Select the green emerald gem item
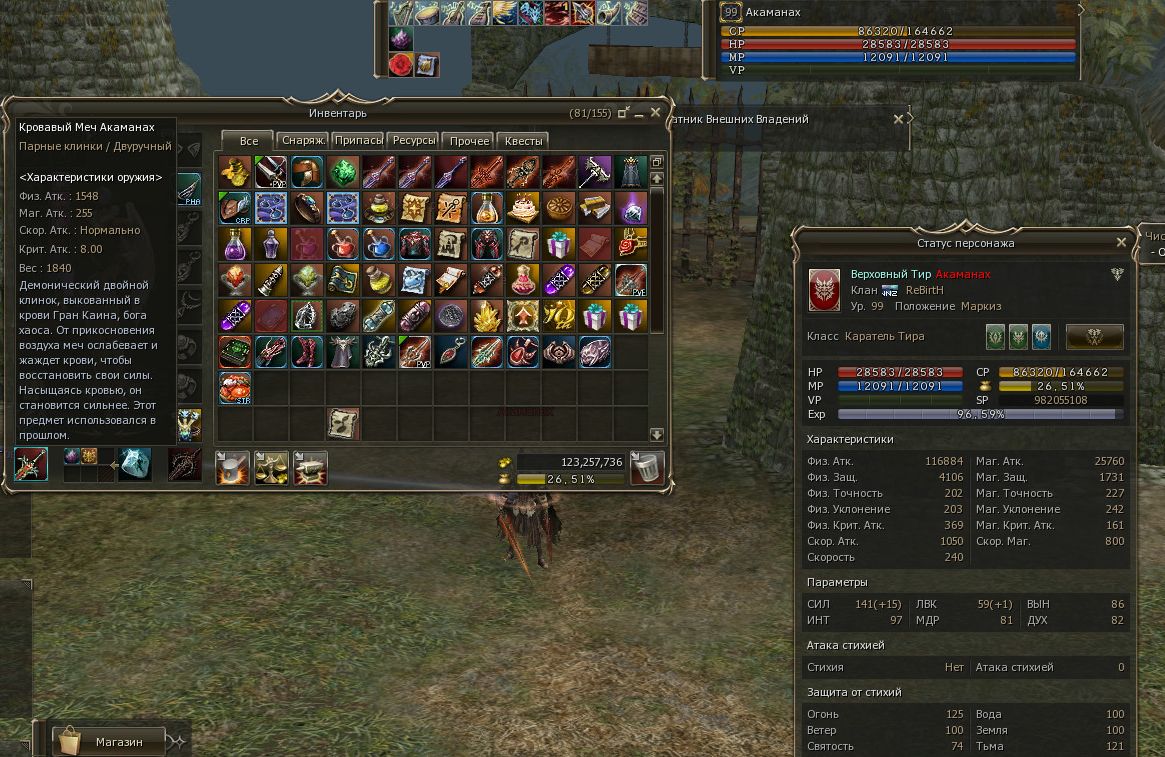Image resolution: width=1165 pixels, height=757 pixels. (343, 172)
